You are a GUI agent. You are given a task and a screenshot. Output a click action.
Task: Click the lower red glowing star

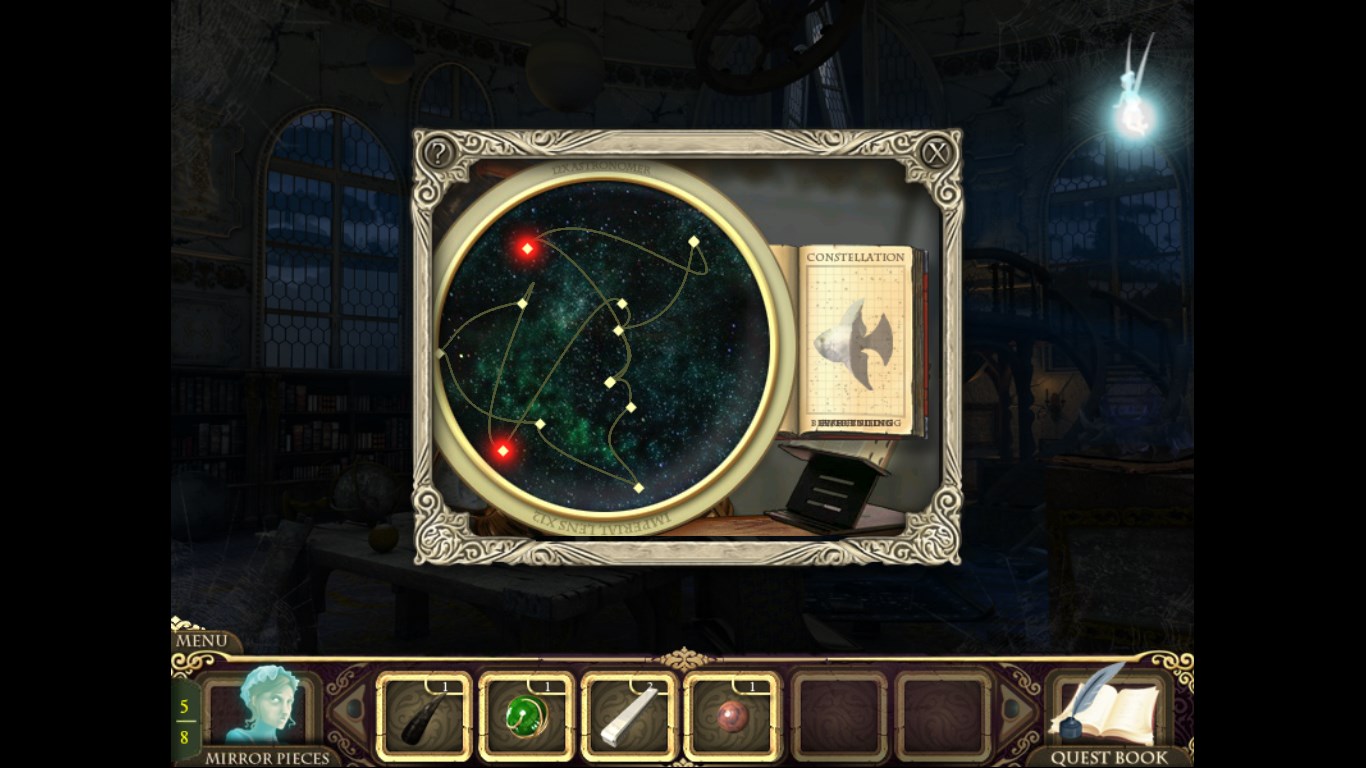(x=503, y=451)
